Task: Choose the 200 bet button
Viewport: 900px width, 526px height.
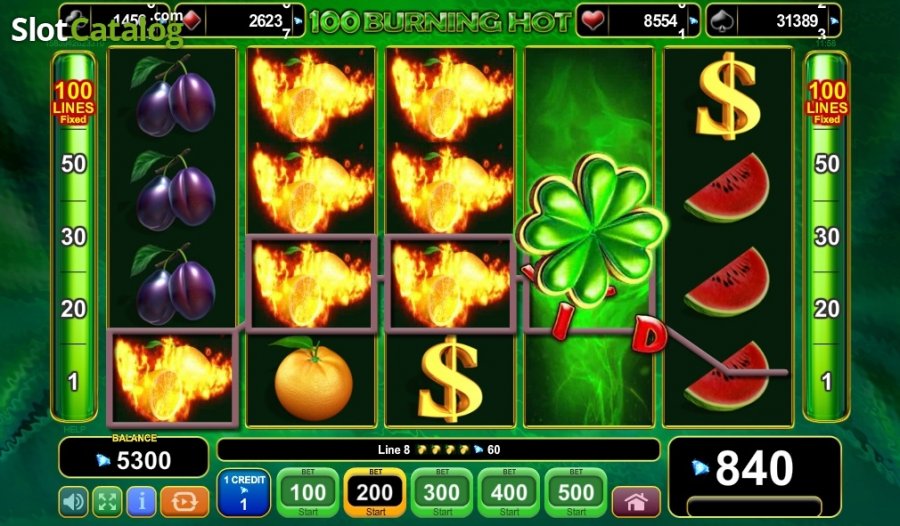Action: (x=375, y=492)
